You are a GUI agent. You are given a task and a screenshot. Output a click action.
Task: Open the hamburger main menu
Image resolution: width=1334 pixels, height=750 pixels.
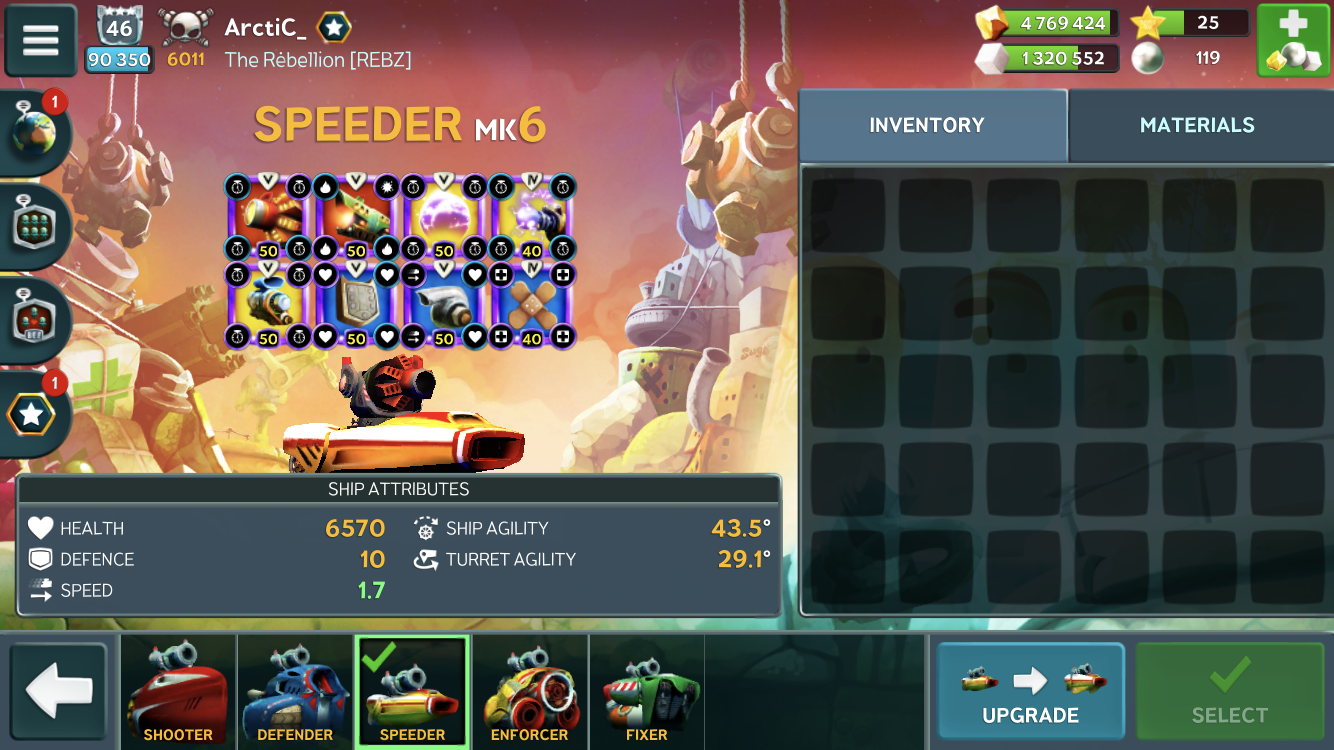[41, 40]
